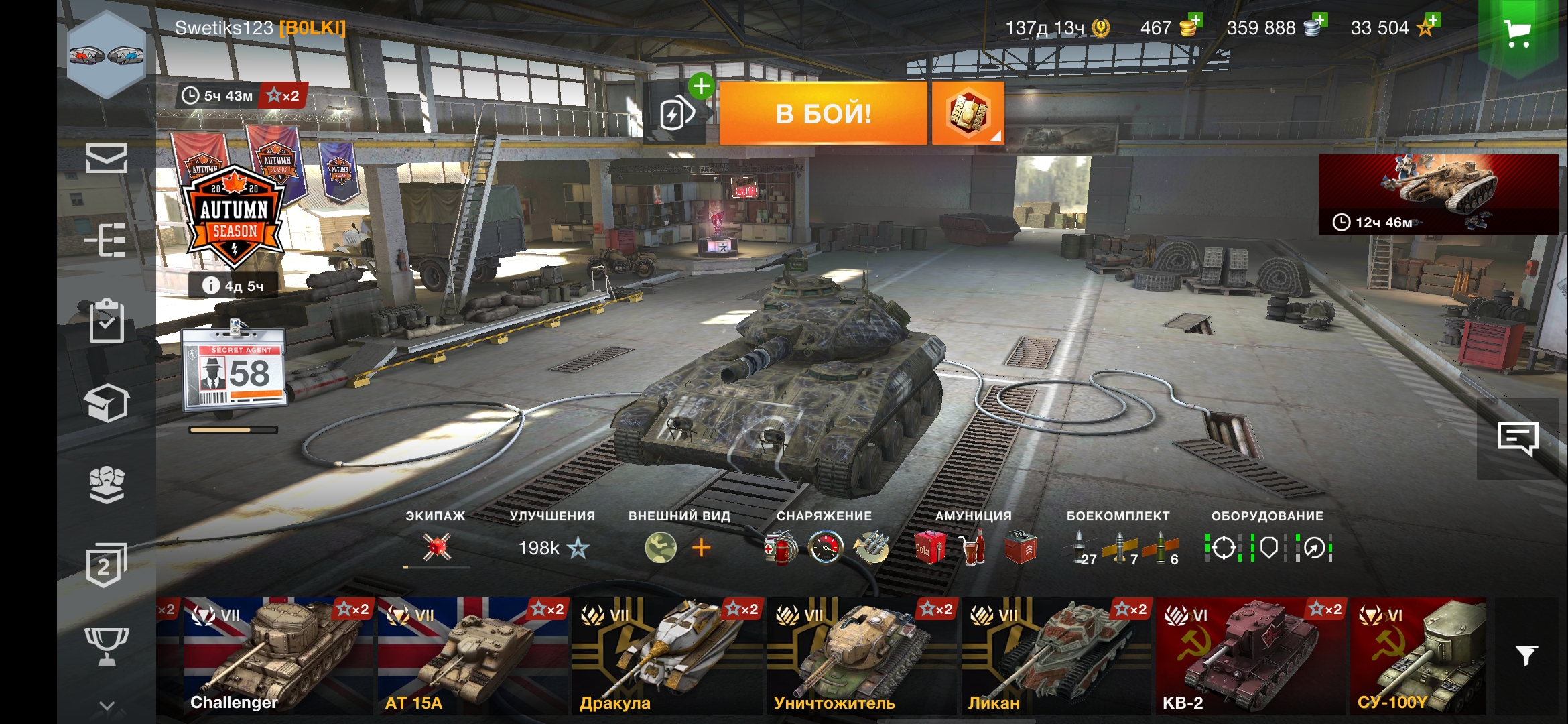Open the УЛУЧШЕНИЯ upgrades 198k section

[x=553, y=548]
